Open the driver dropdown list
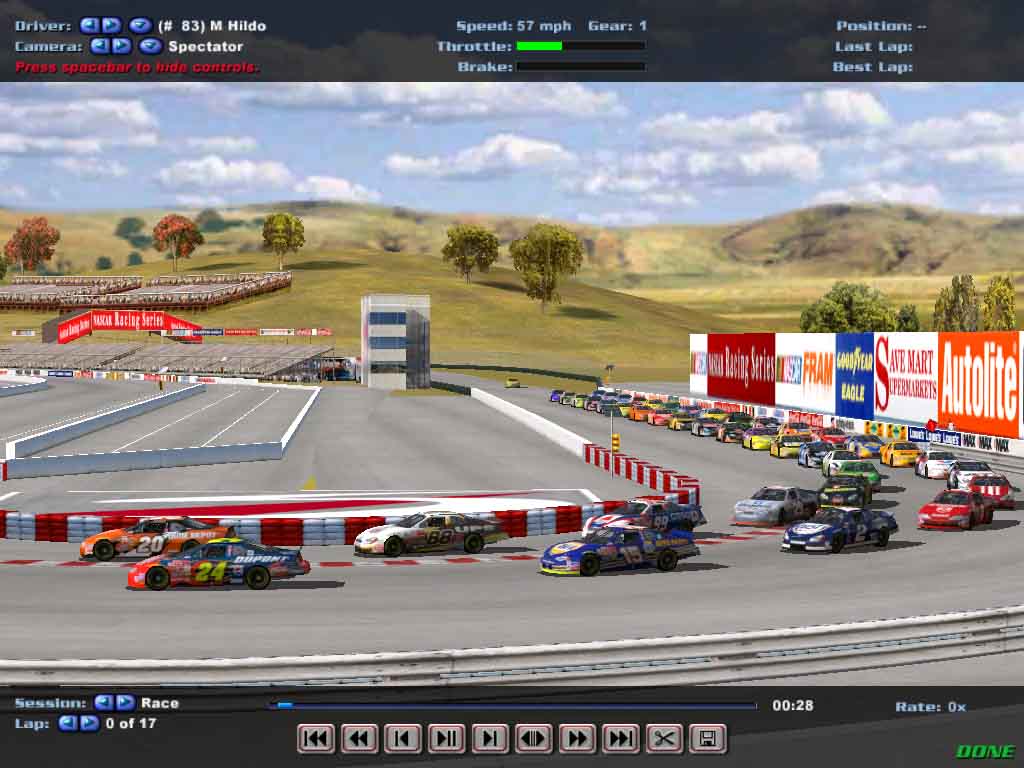 point(140,25)
